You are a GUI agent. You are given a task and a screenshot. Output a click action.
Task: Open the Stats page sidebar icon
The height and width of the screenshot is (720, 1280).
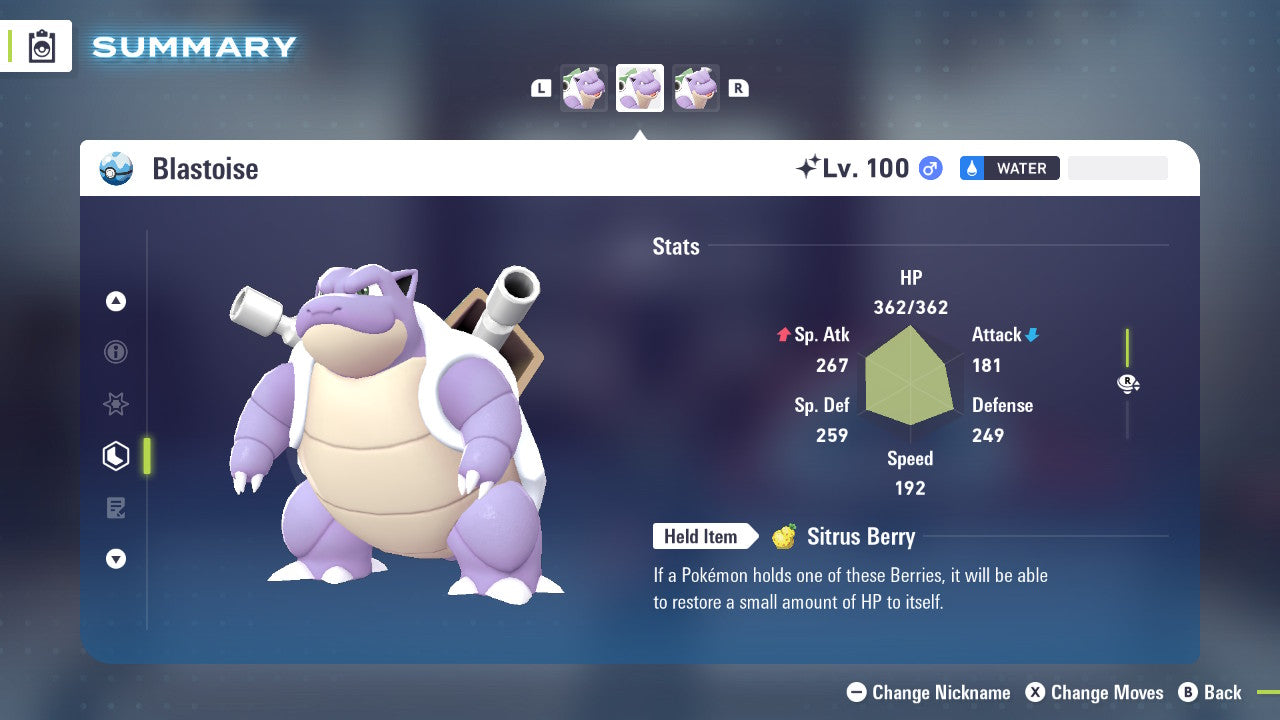115,456
